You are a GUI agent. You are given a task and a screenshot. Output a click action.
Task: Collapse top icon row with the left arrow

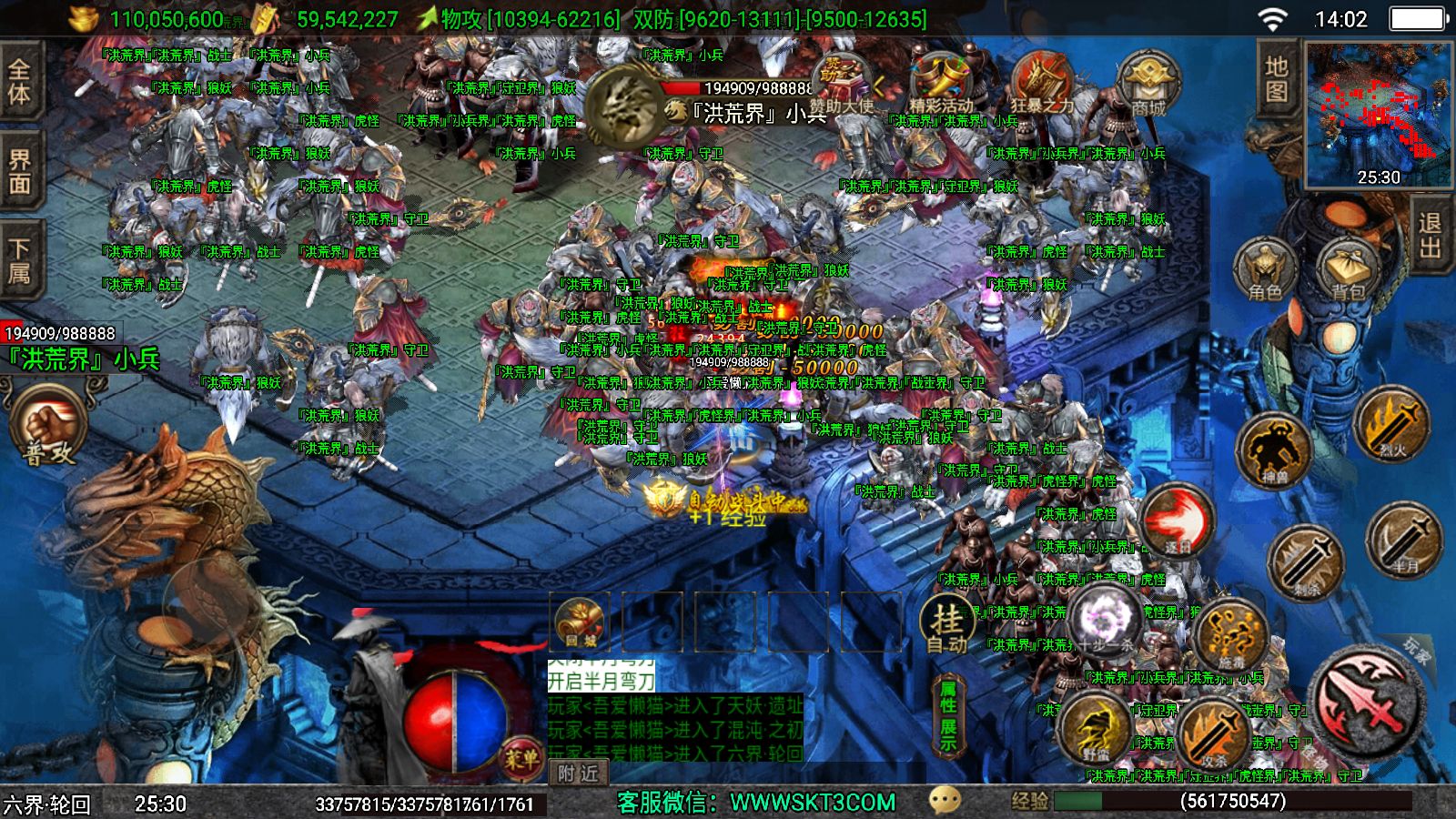[x=878, y=86]
